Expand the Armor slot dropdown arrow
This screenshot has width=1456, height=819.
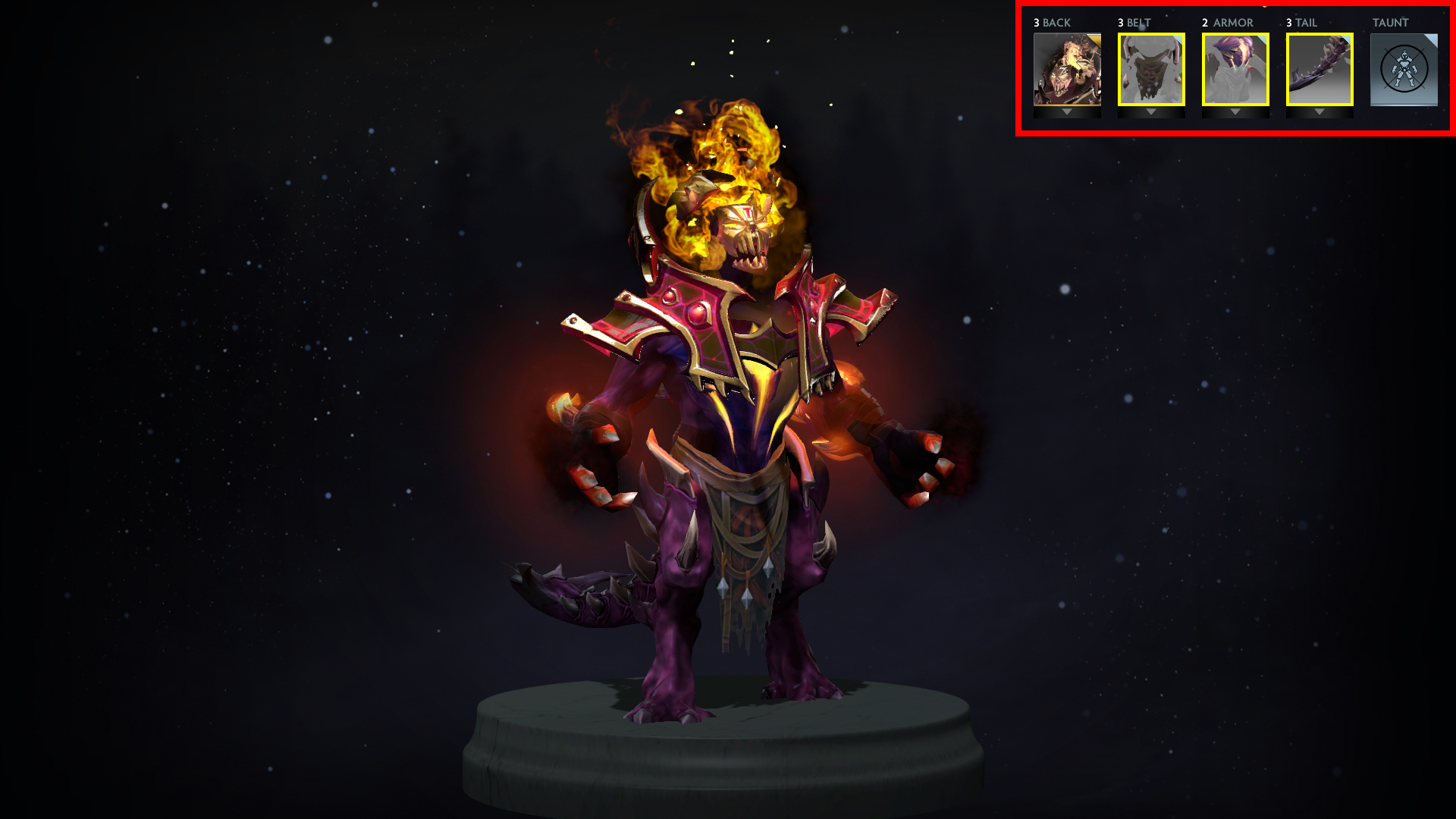point(1234,111)
